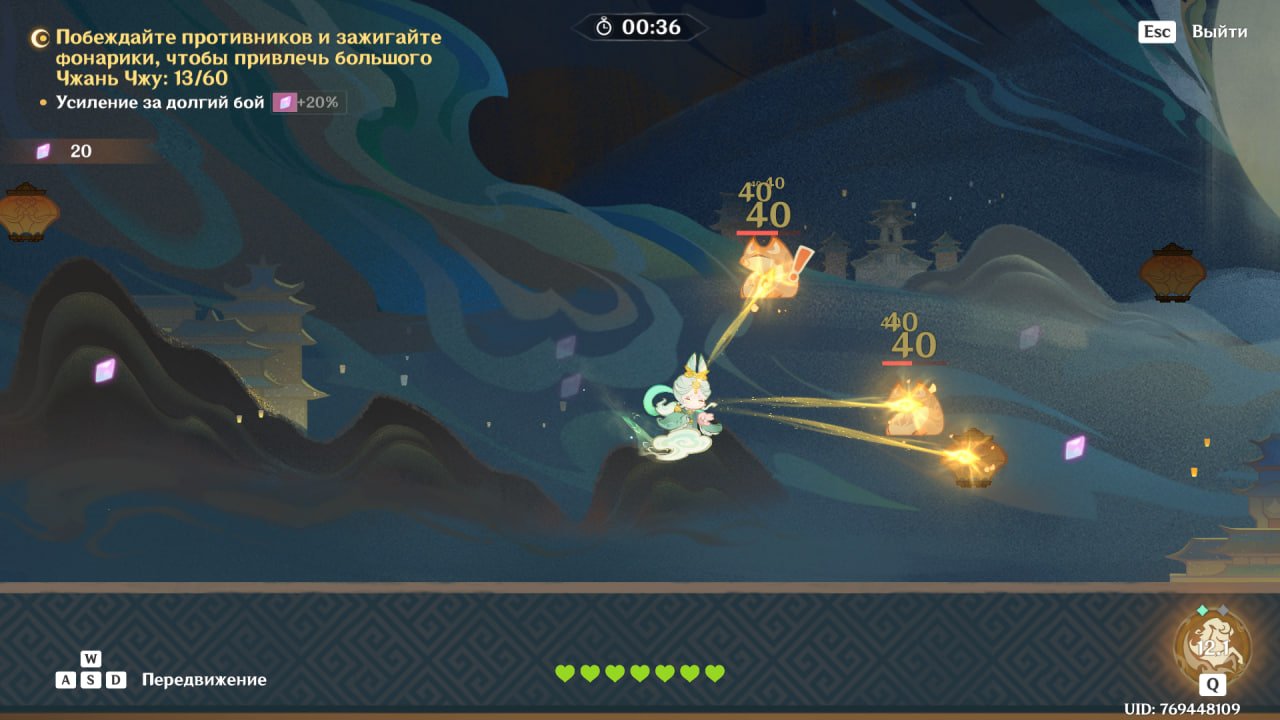The height and width of the screenshot is (720, 1280).
Task: Click the Выйти exit button
Action: tap(1218, 32)
